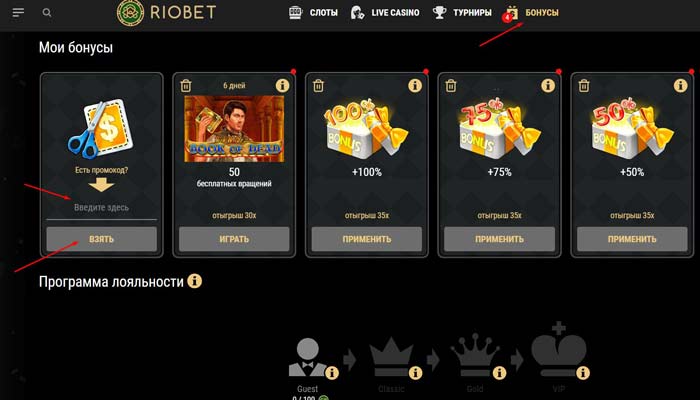Show info for the +50% bonus
This screenshot has height=400, width=700.
coord(680,86)
